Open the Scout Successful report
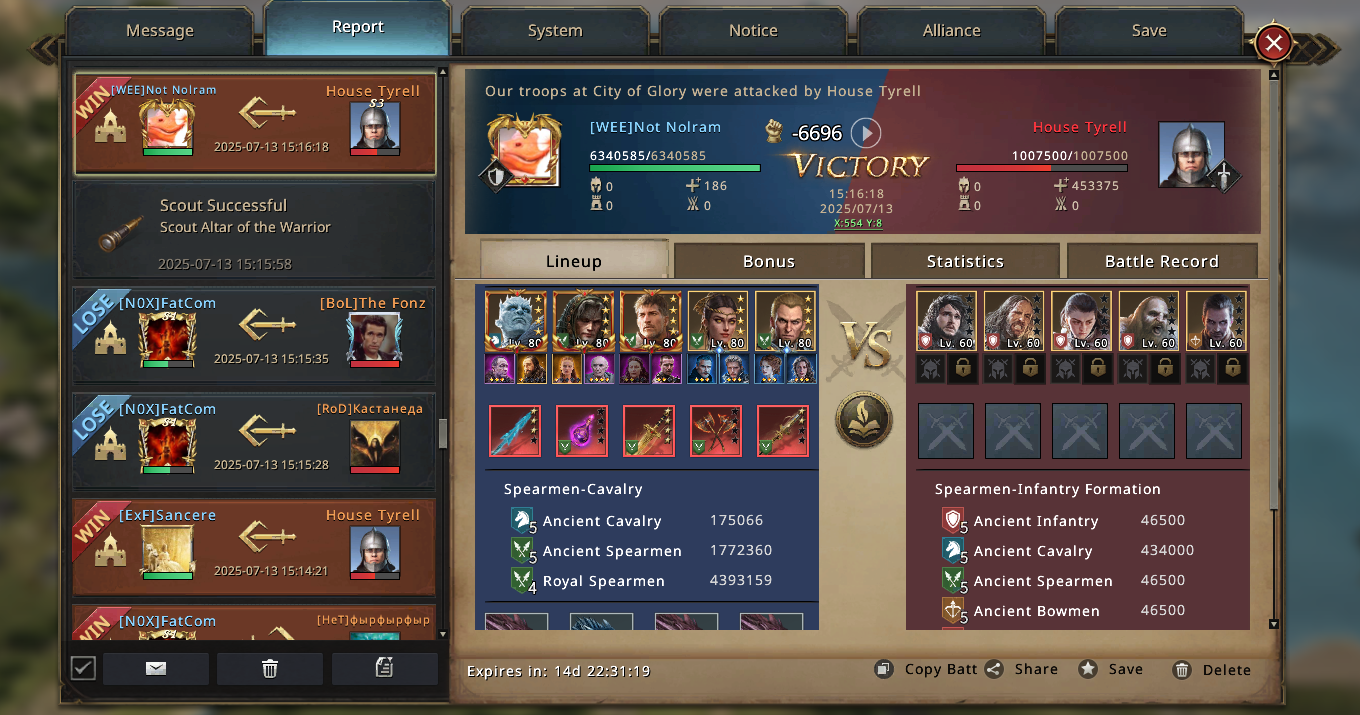The width and height of the screenshot is (1360, 715). tap(255, 230)
